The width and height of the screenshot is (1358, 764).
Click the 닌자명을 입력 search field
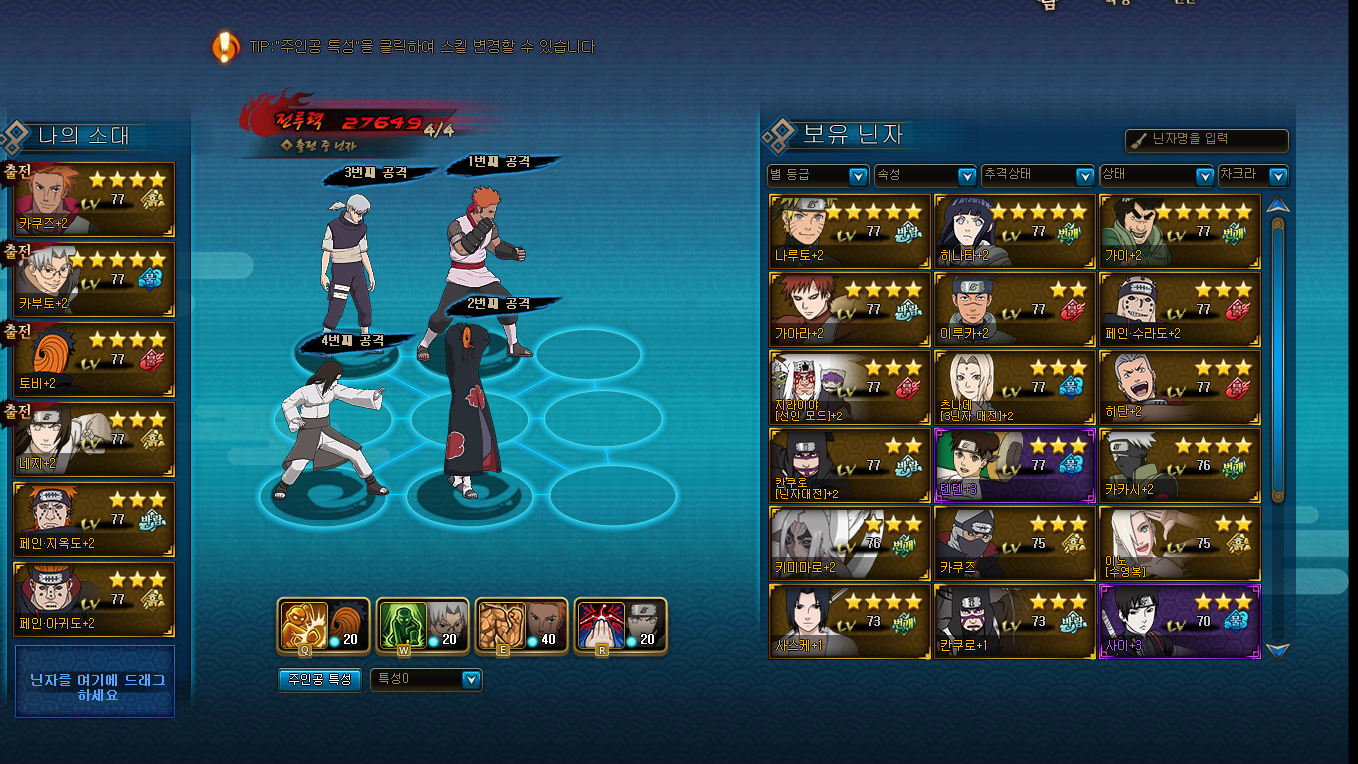point(1207,140)
